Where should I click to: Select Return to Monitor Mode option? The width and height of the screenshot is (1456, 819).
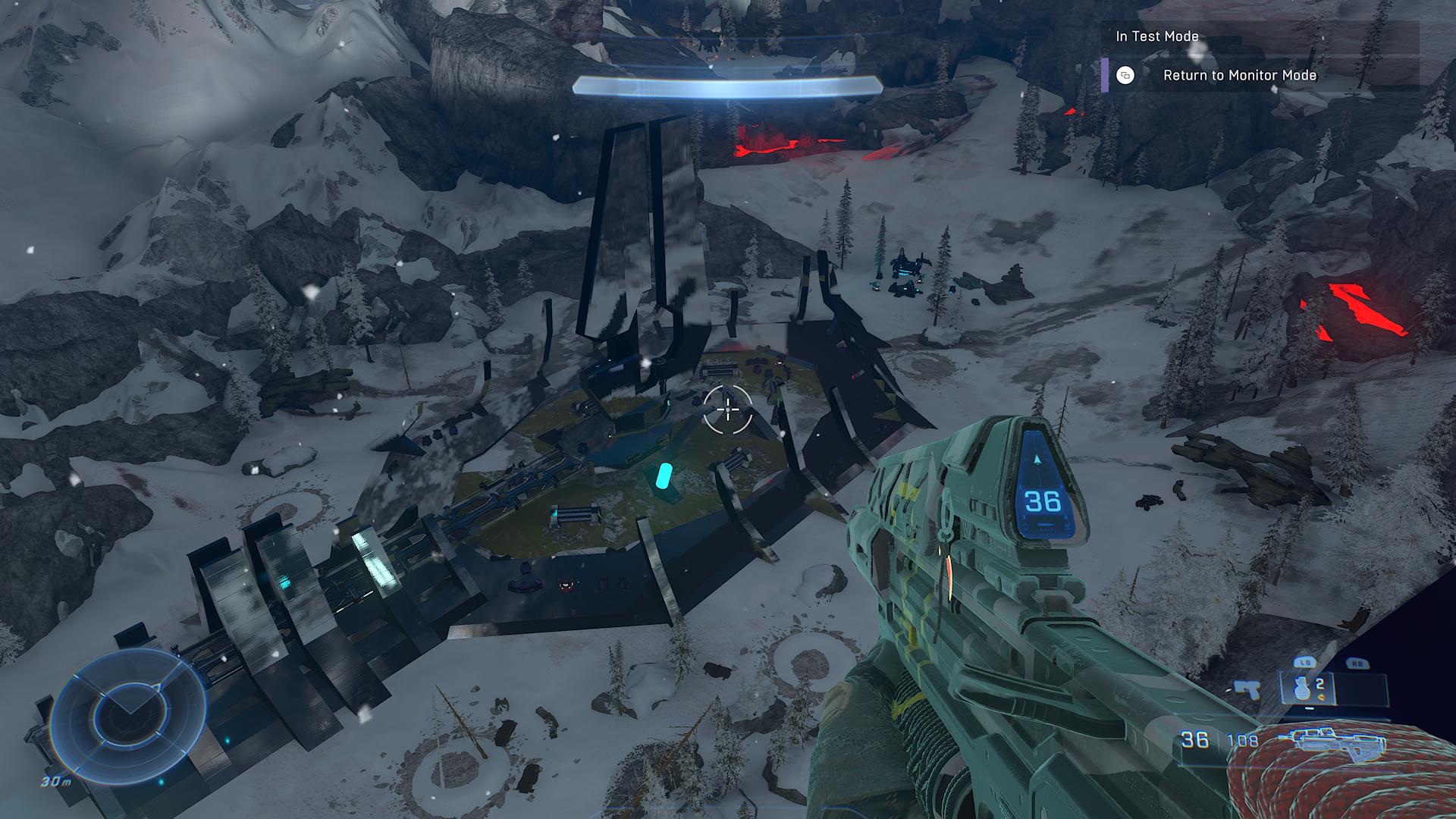click(1239, 75)
